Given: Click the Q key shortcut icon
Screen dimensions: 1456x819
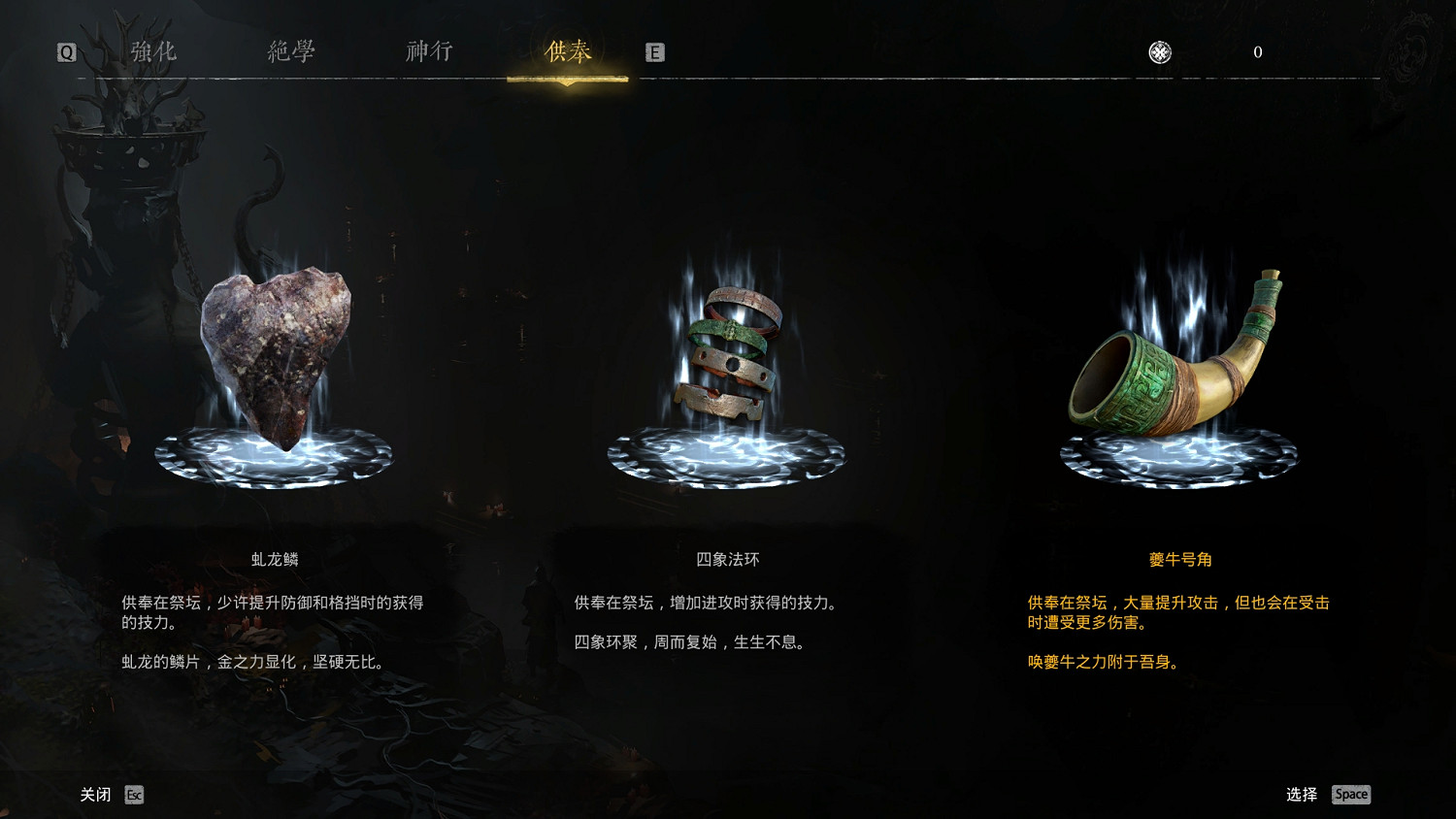Looking at the screenshot, I should (x=66, y=52).
